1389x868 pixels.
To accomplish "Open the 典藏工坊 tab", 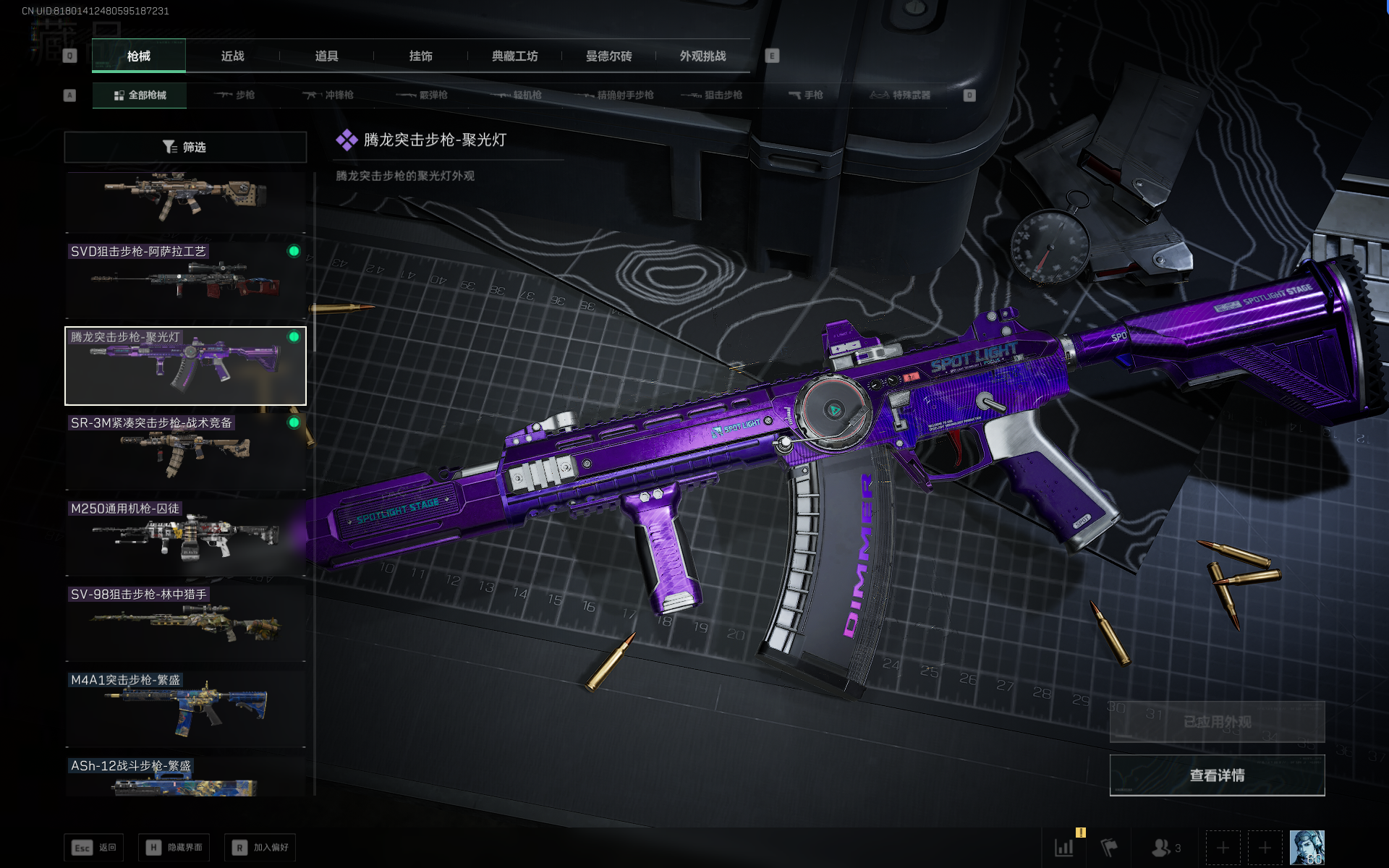I will (x=514, y=56).
